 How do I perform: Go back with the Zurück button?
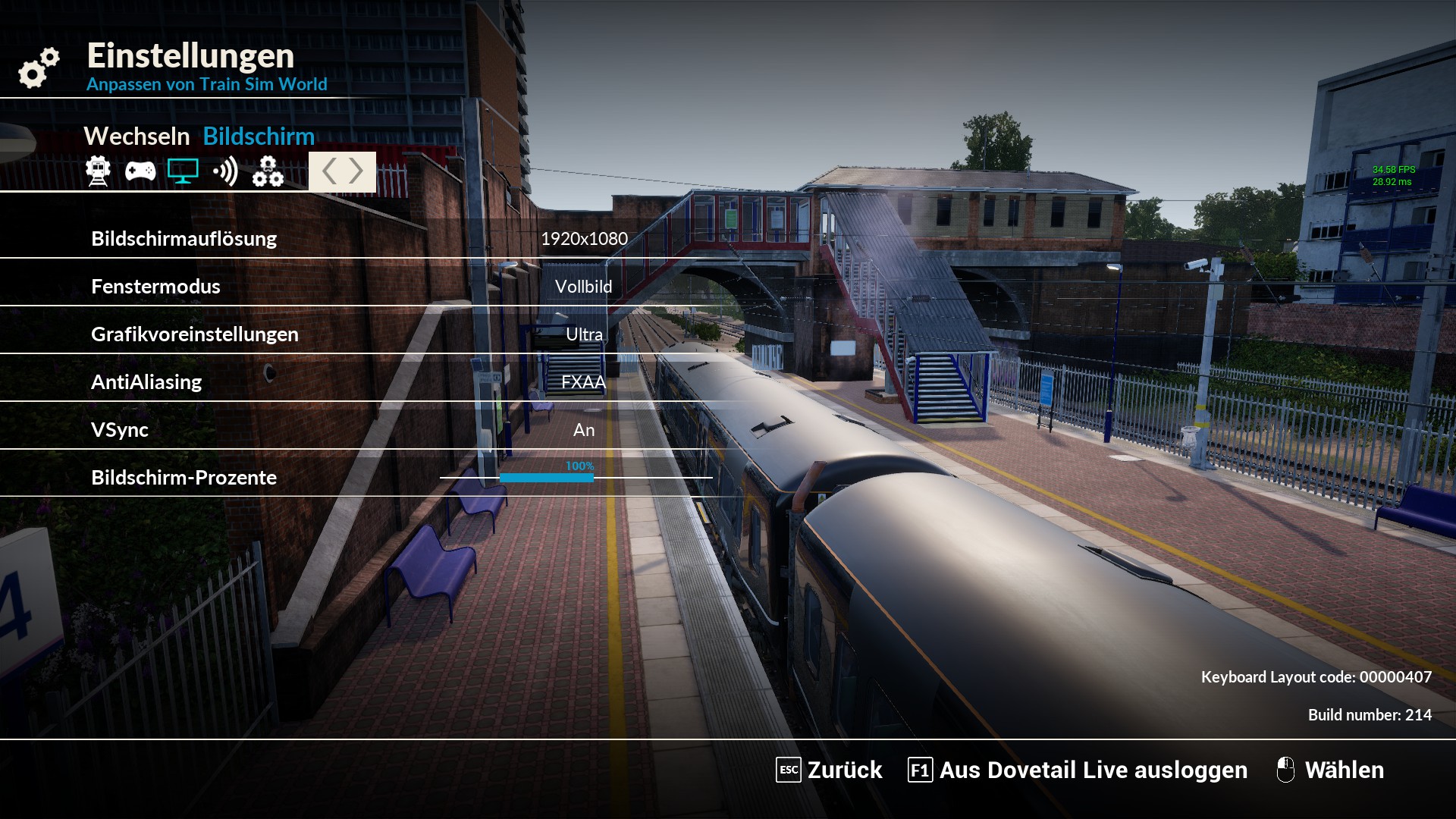[x=829, y=770]
